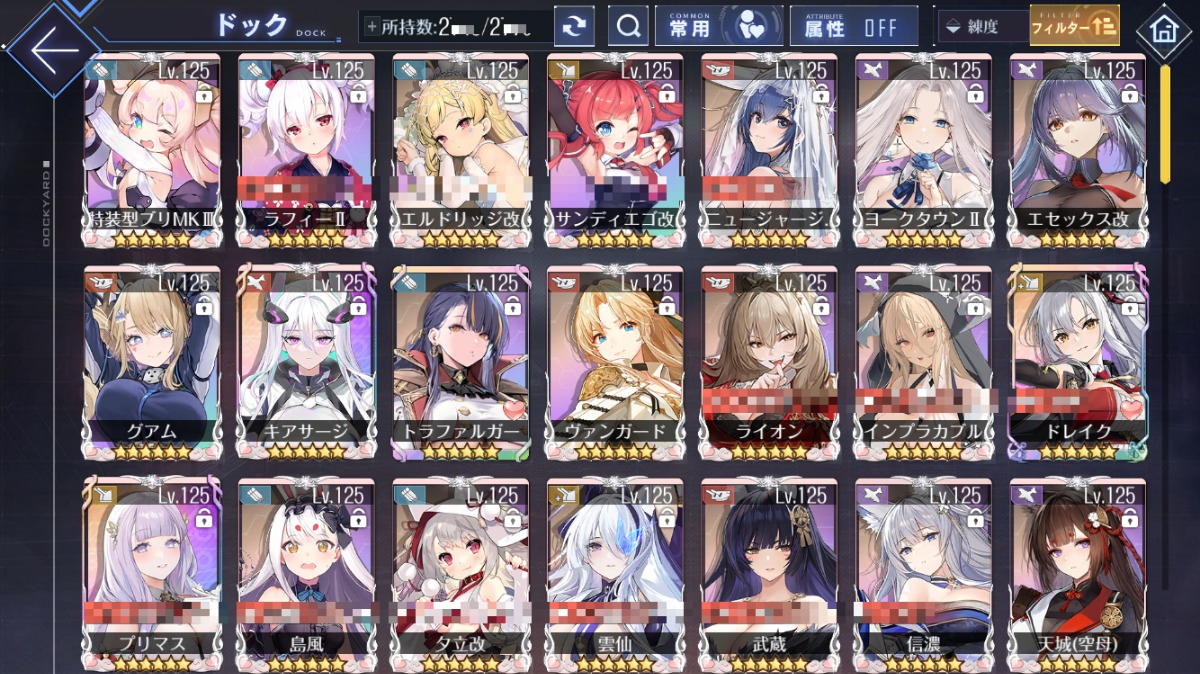Open the filter (フィルター) options
This screenshot has width=1200, height=674.
[1074, 26]
